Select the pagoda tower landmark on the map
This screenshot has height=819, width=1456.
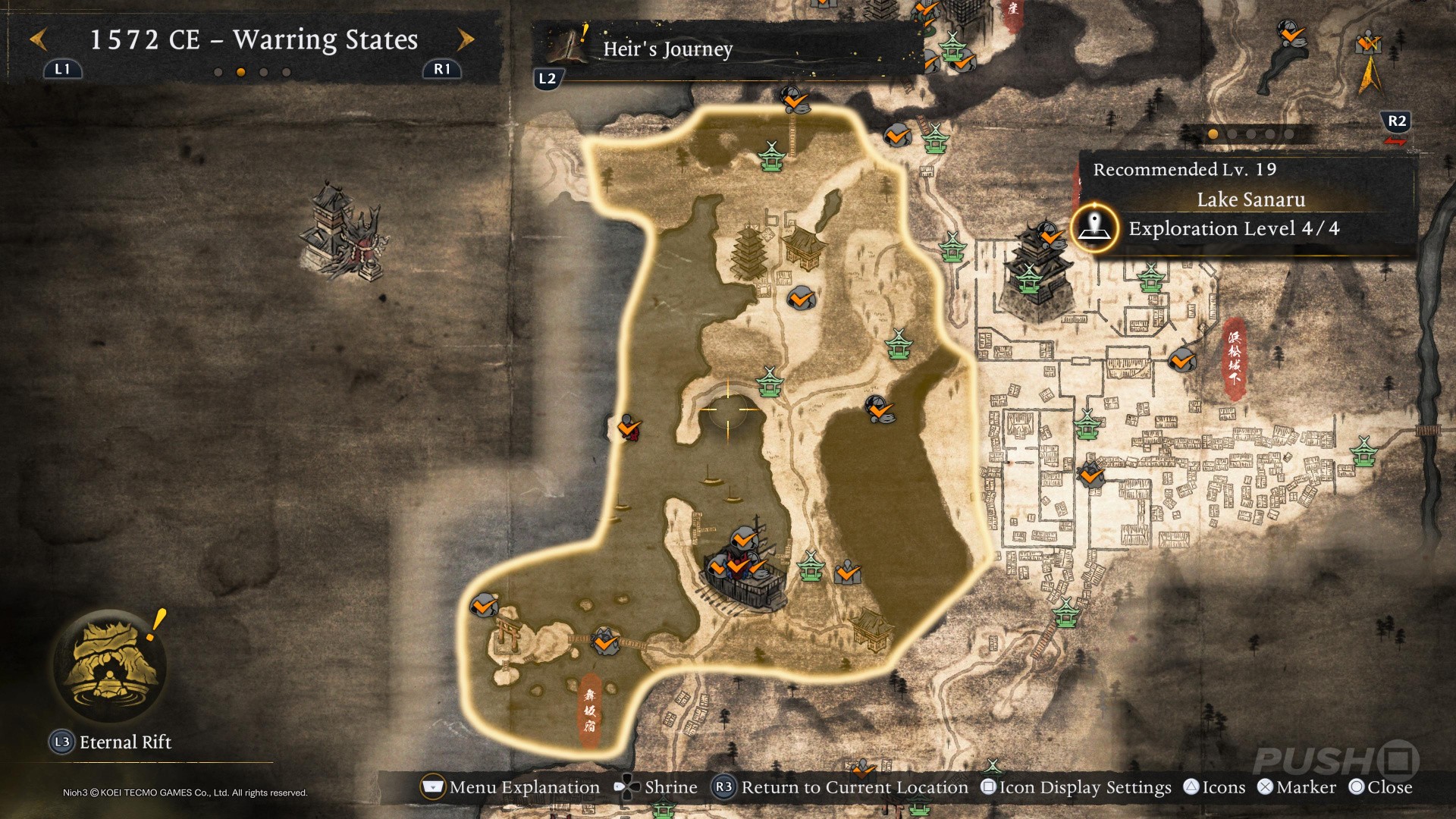click(751, 253)
